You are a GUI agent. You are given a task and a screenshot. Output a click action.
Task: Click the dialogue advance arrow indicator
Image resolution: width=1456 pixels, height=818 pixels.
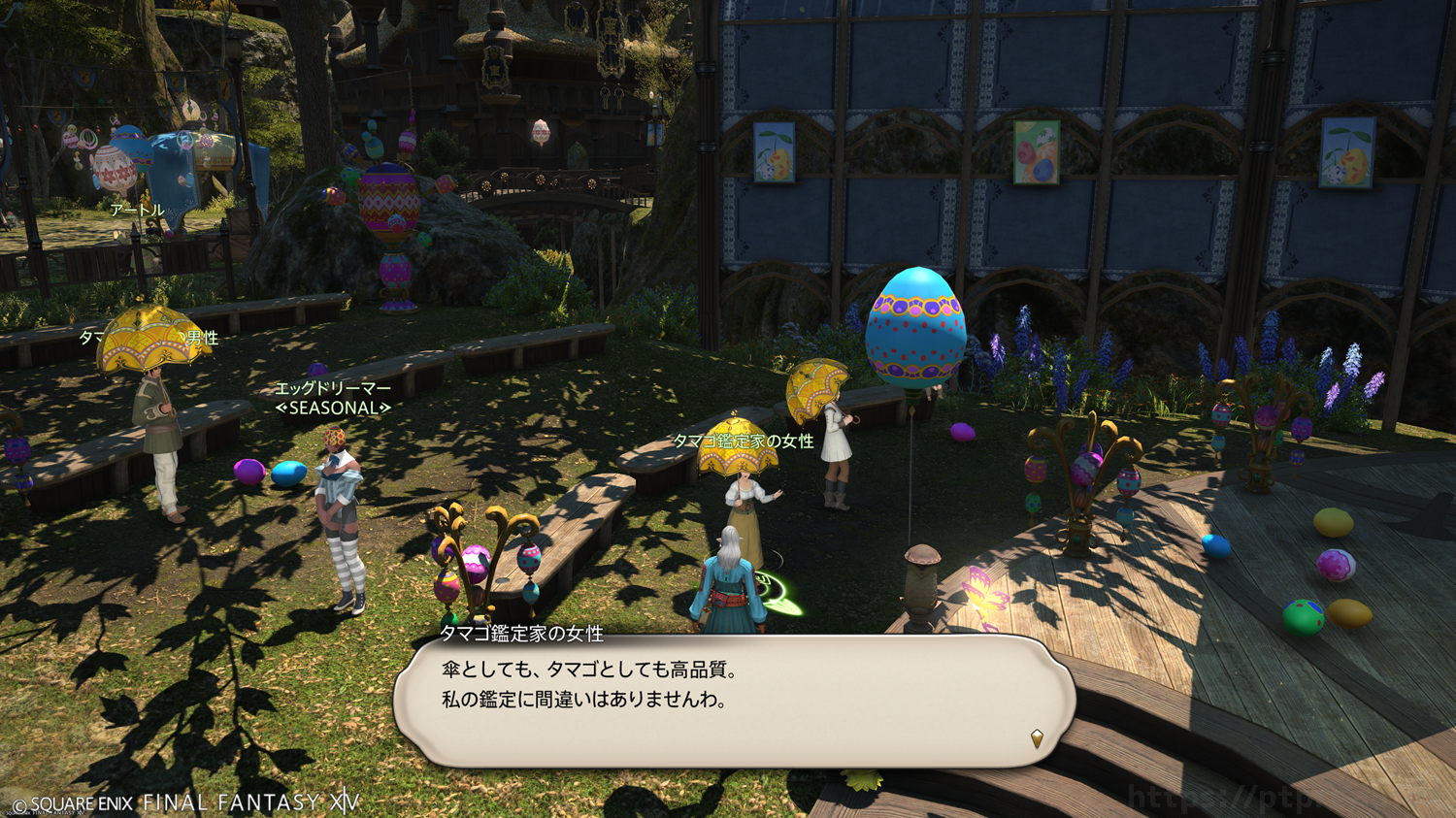tap(1037, 738)
